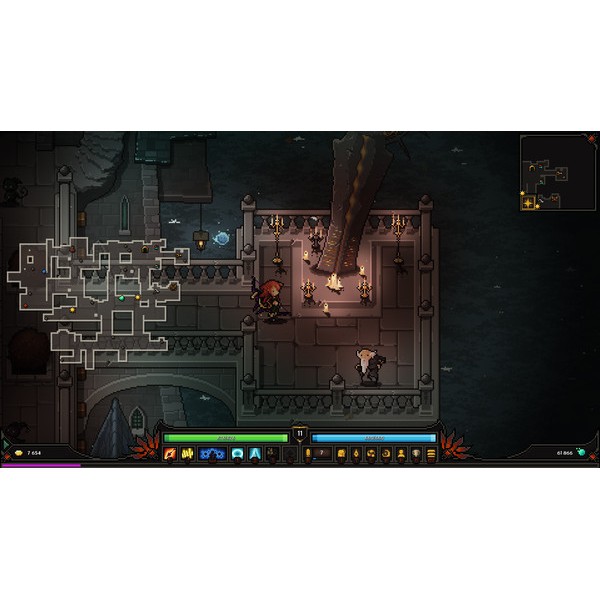Open the golden gem menu icon
The width and height of the screenshot is (600, 600).
356,454
